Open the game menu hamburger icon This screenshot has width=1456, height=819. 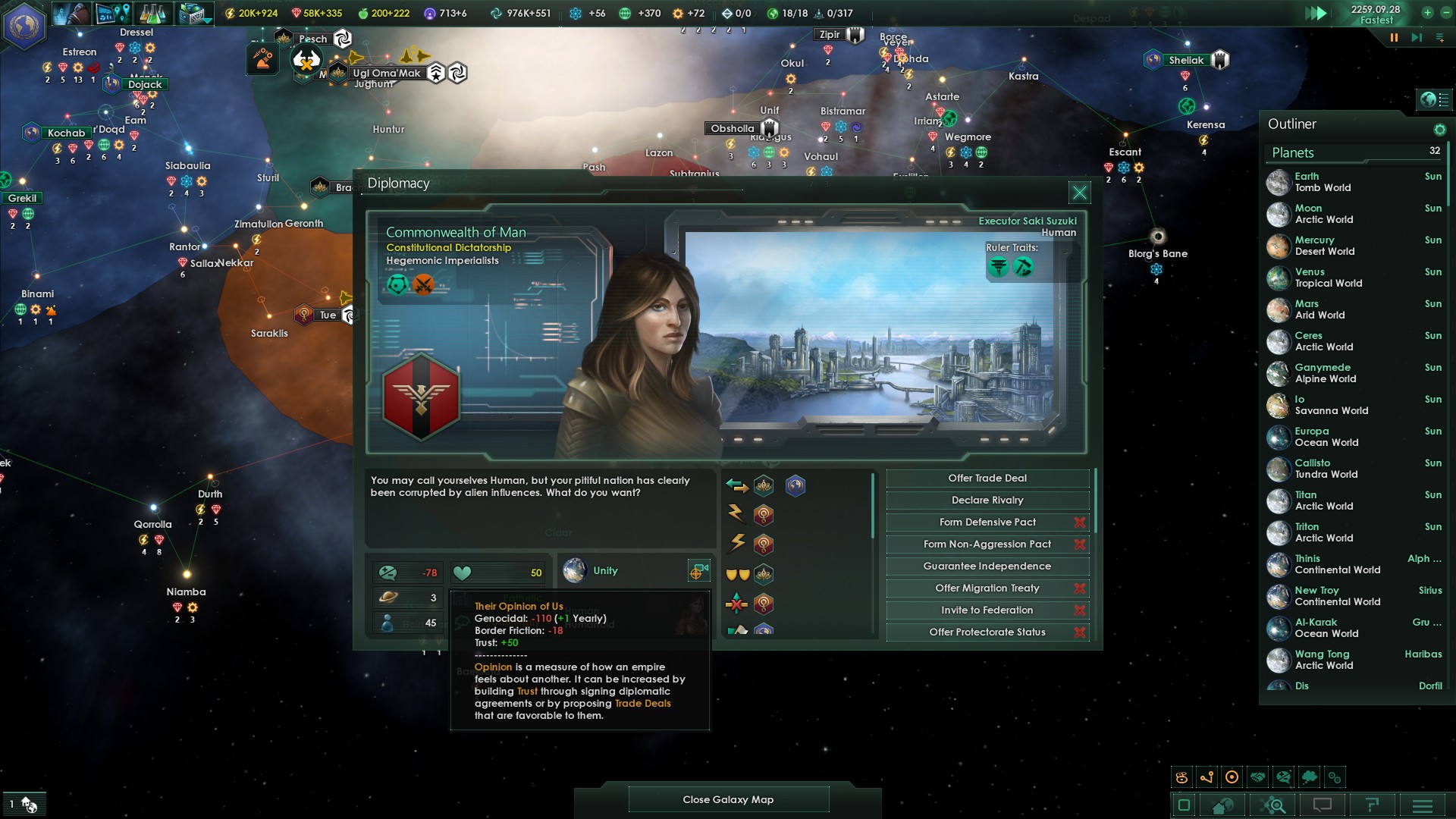(1422, 805)
